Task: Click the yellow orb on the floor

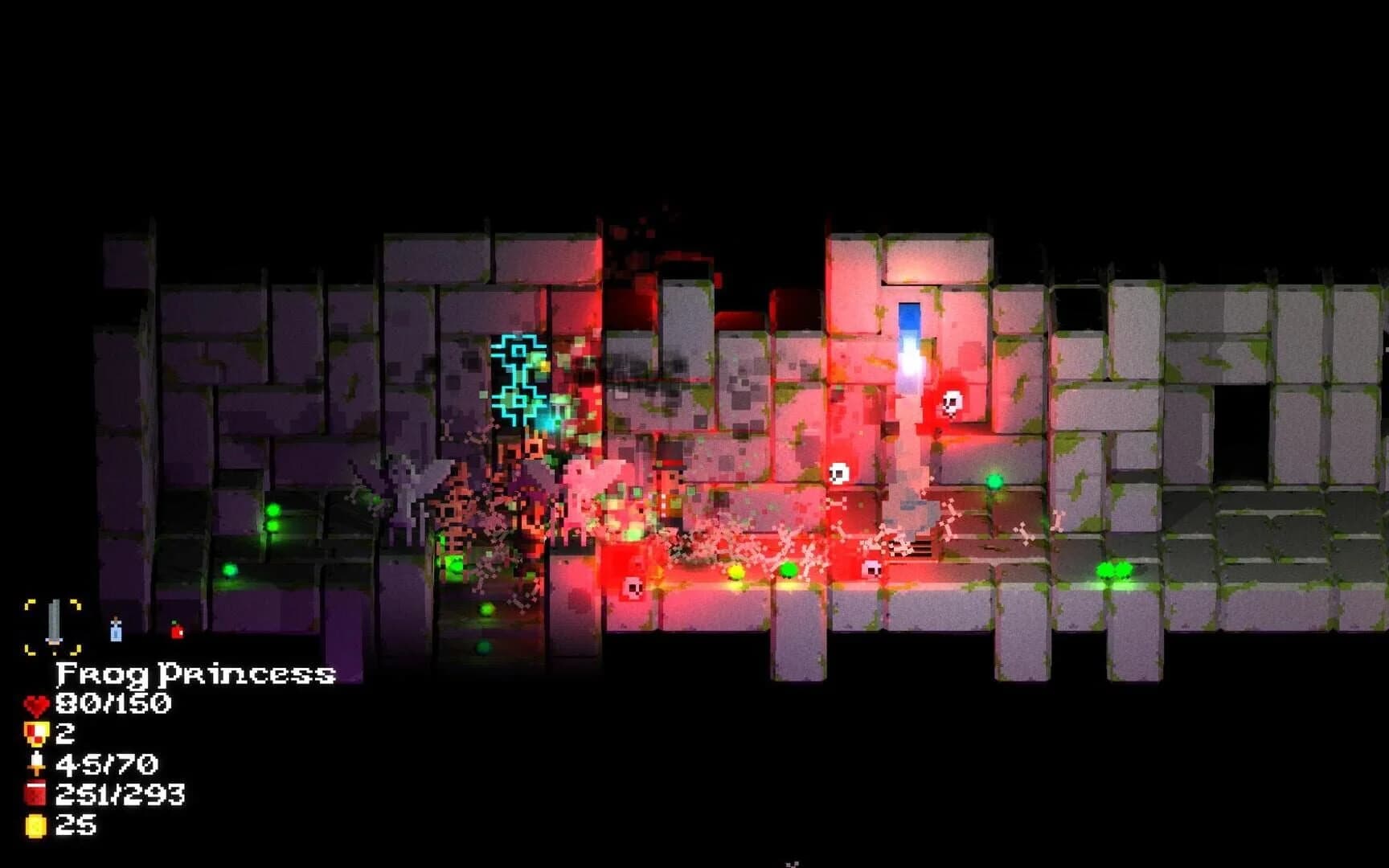Action: pos(735,572)
